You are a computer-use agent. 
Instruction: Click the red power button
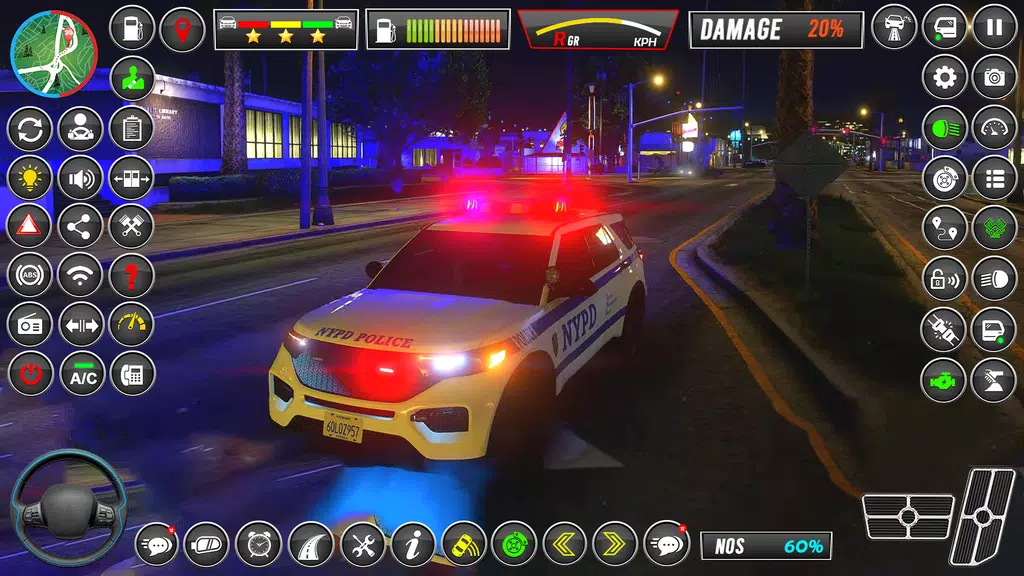click(29, 374)
